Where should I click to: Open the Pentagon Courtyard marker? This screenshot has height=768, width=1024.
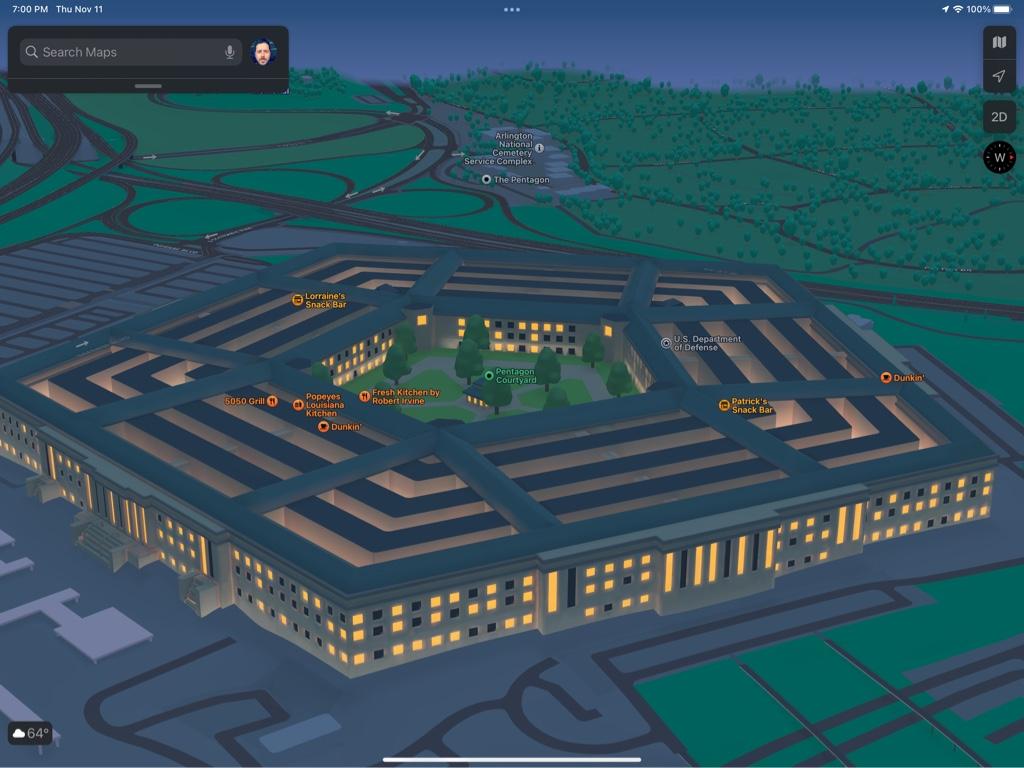[x=489, y=376]
